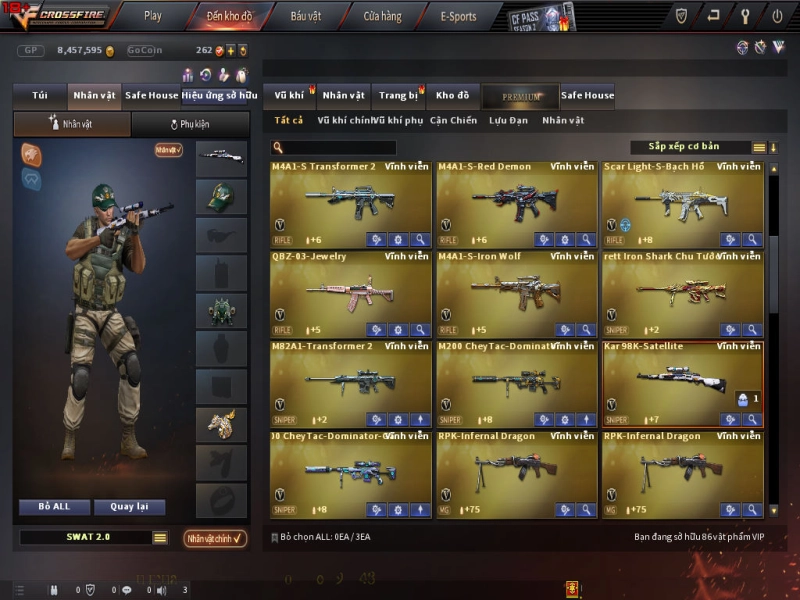This screenshot has height=600, width=800.
Task: Open the Cửa hàng shop
Action: pos(382,16)
